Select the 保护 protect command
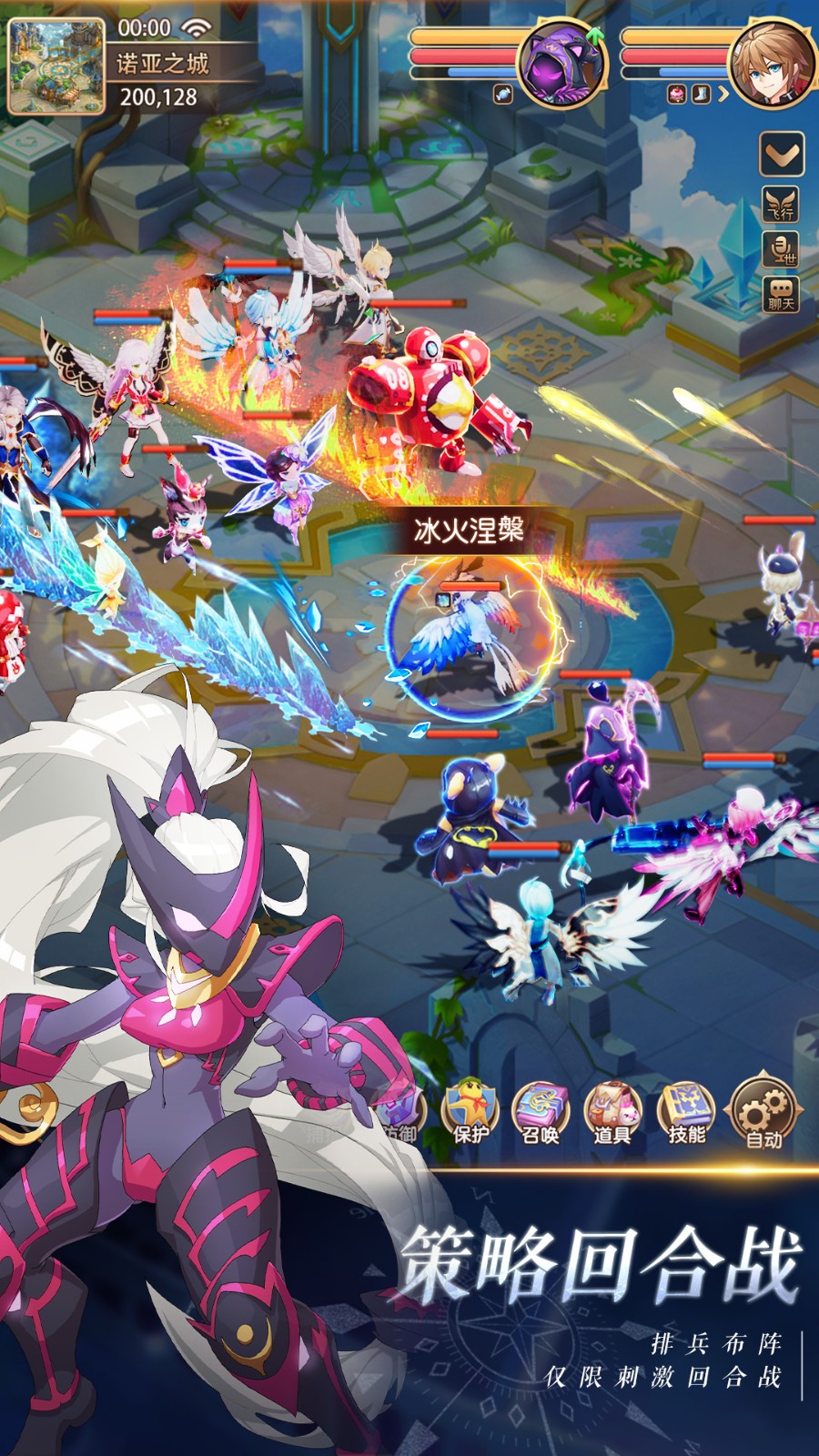The height and width of the screenshot is (1456, 819). point(470,1110)
